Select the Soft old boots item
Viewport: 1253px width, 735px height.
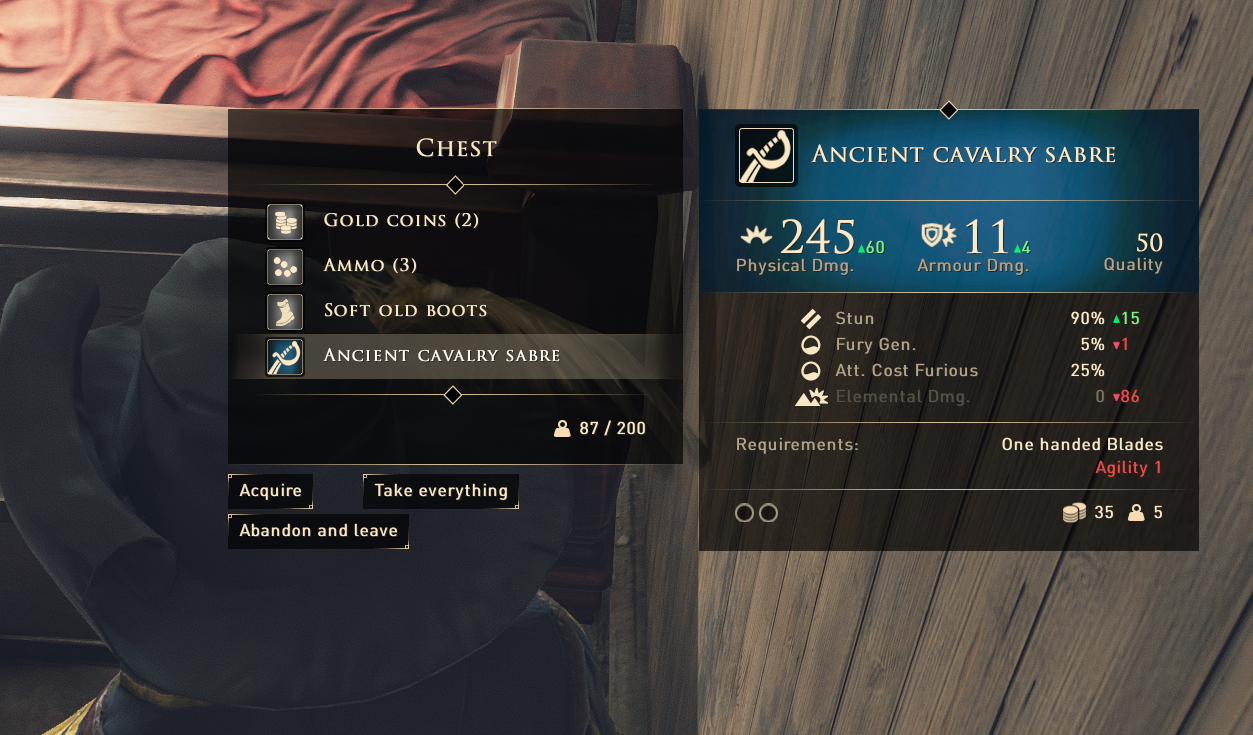pos(405,311)
